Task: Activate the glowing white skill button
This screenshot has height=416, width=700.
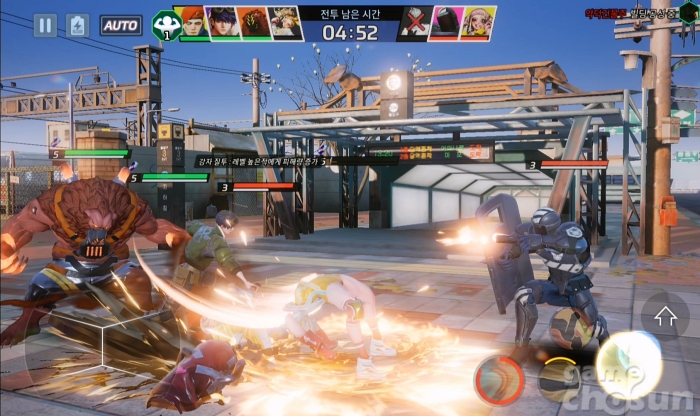Action: [629, 363]
